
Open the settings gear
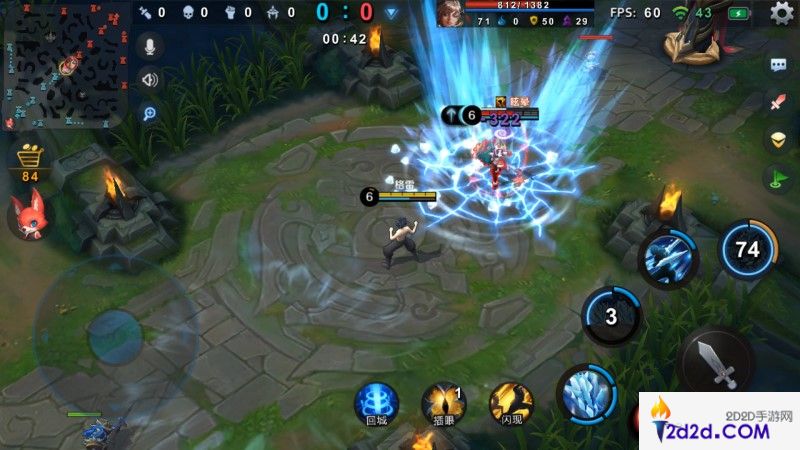pos(781,13)
